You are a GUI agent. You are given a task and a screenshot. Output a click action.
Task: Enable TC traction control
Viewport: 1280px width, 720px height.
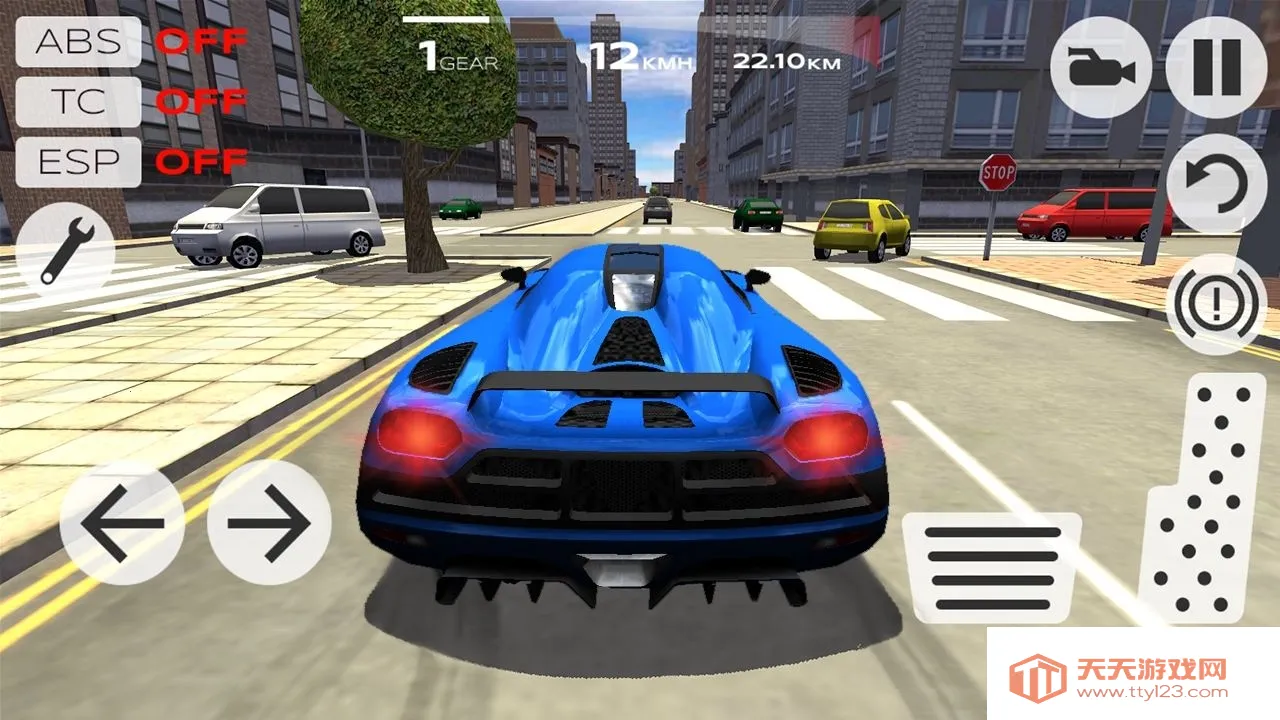tap(78, 102)
